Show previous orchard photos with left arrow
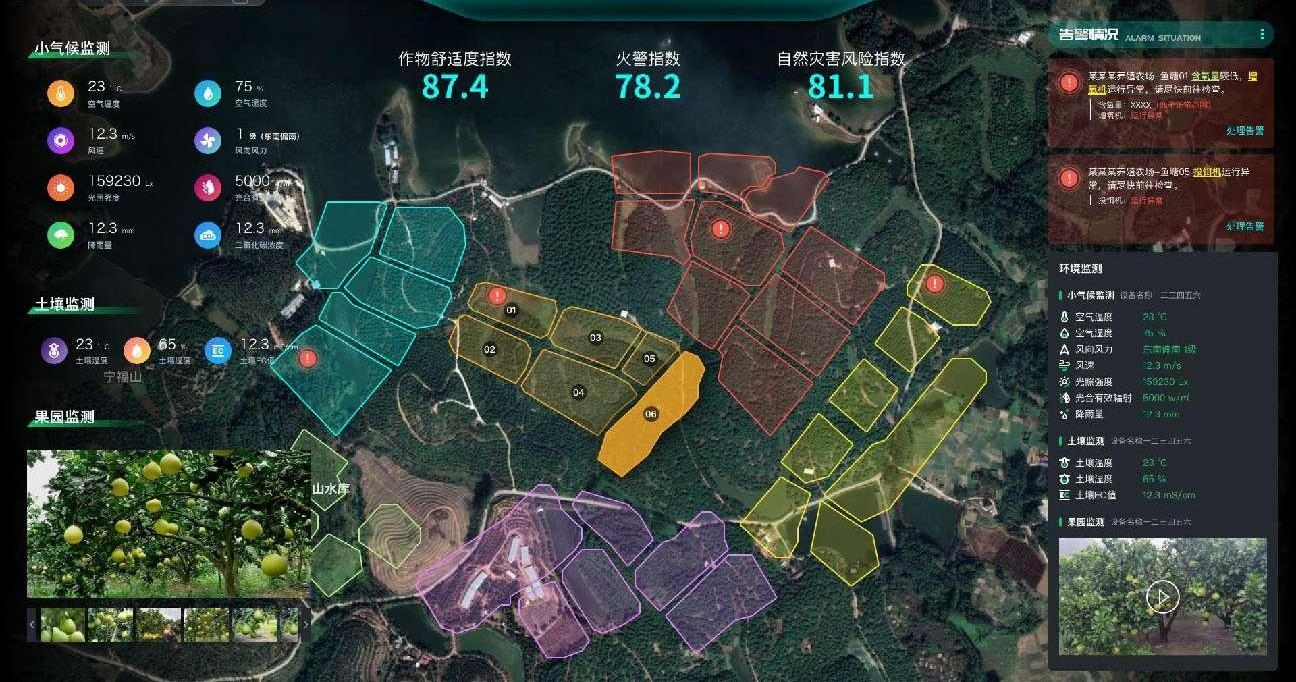 click(x=32, y=625)
